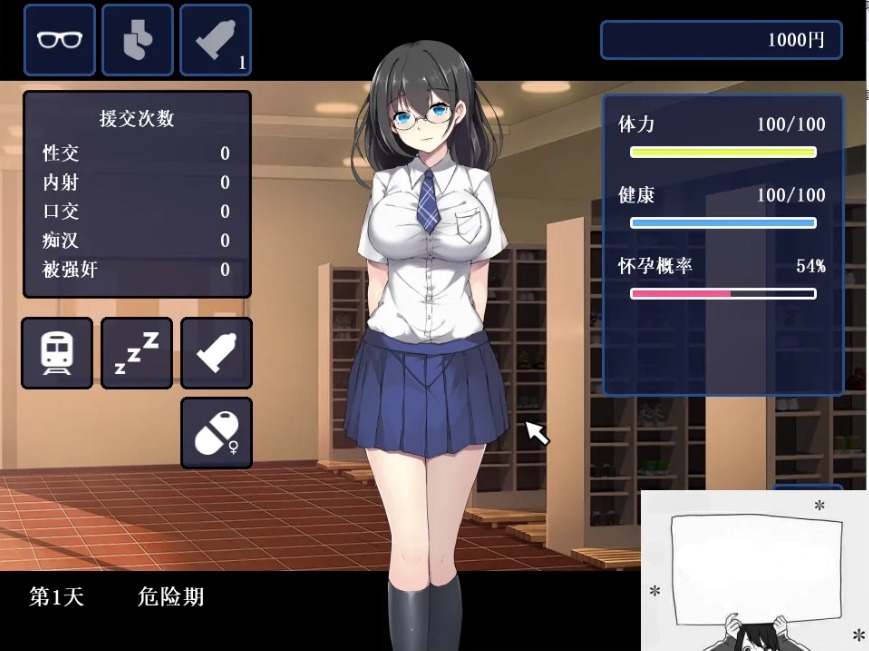Choose the sleep Zzz button
869x651 pixels.
136,353
